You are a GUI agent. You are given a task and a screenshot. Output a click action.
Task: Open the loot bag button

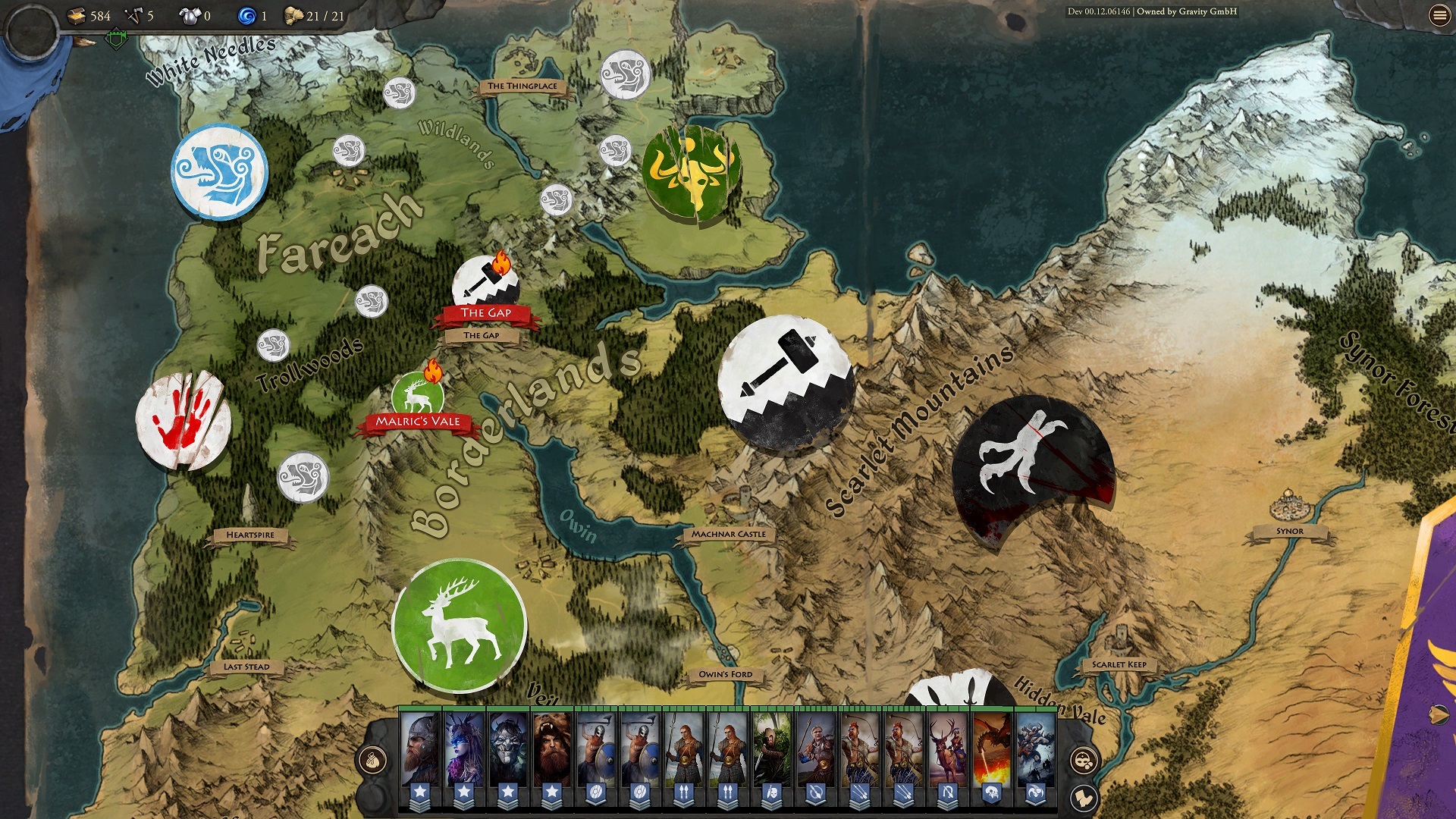pos(372,760)
